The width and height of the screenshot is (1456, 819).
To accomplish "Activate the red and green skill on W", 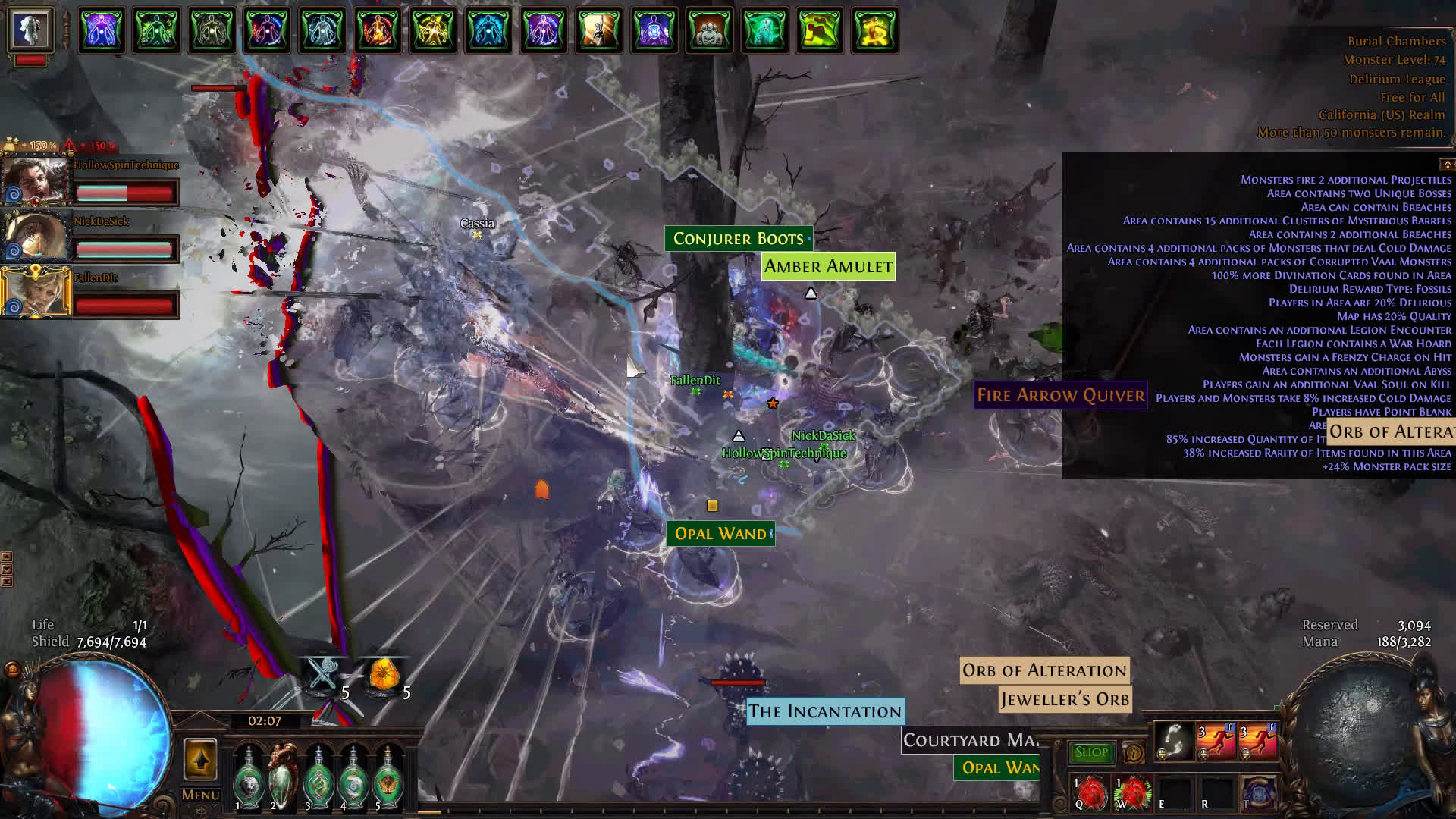I will [x=1132, y=792].
